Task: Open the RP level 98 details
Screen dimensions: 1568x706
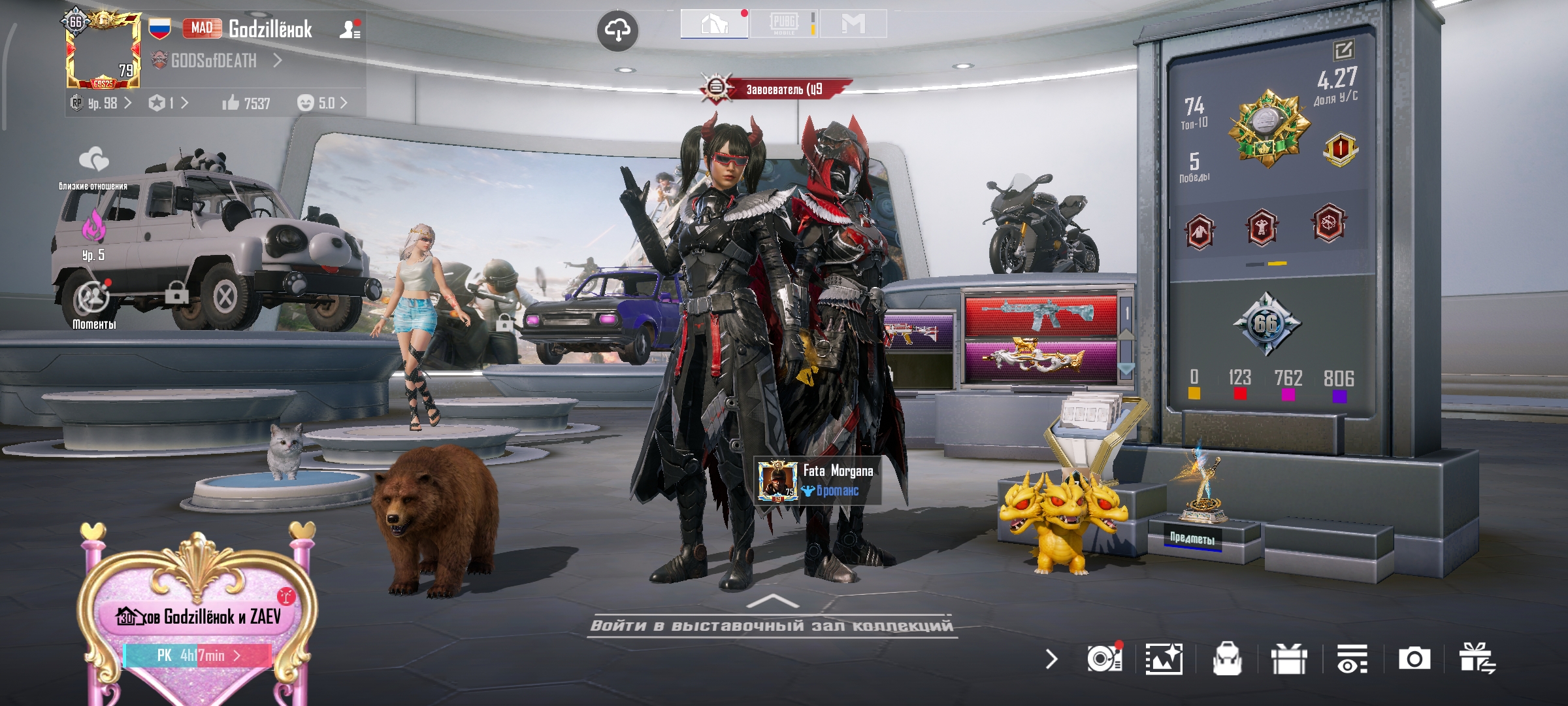Action: [x=103, y=103]
